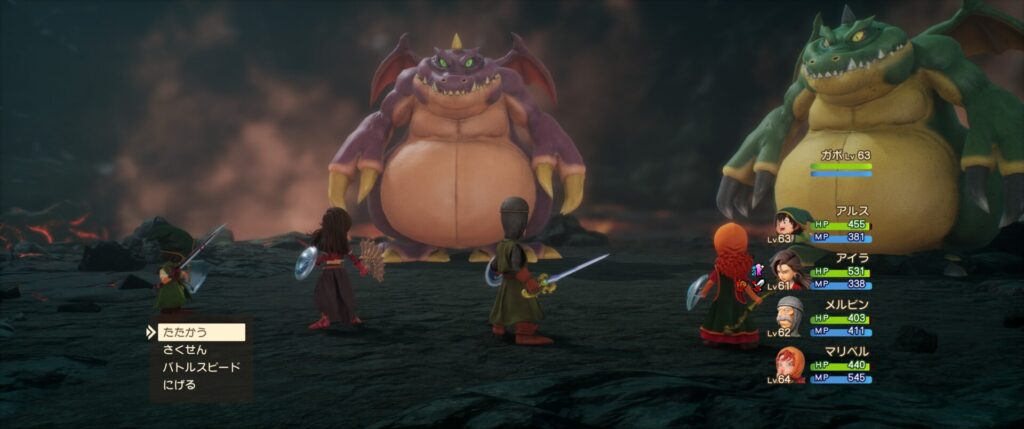Click アイラ's party portrait

click(x=789, y=269)
